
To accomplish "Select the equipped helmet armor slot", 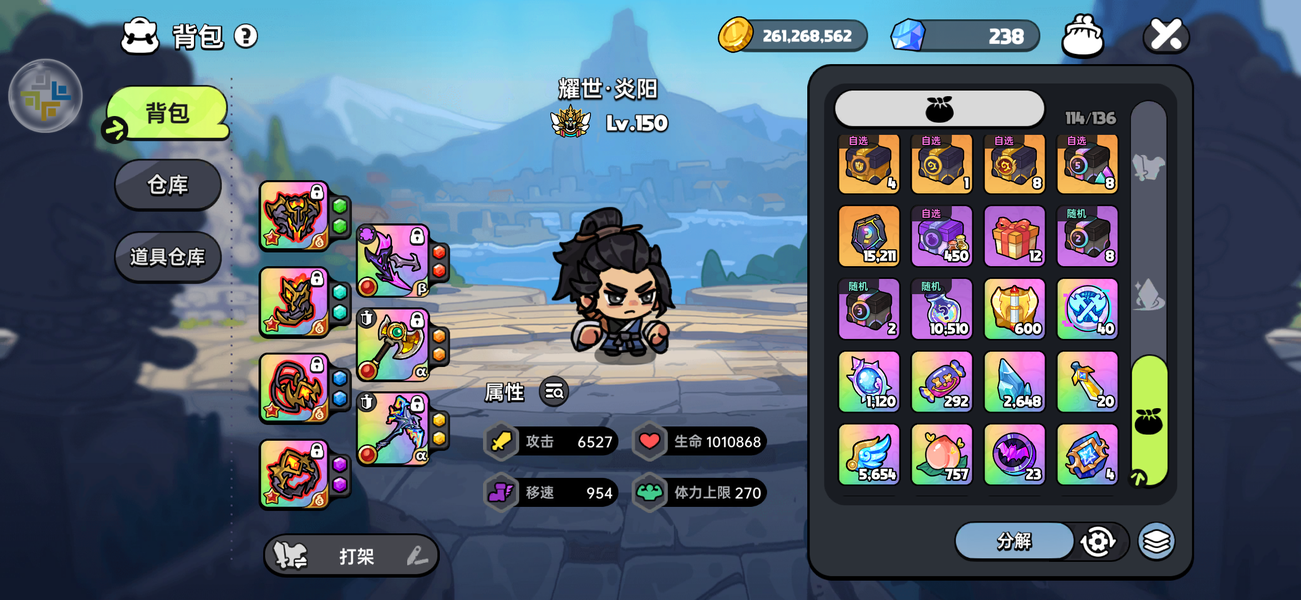I will click(x=294, y=216).
